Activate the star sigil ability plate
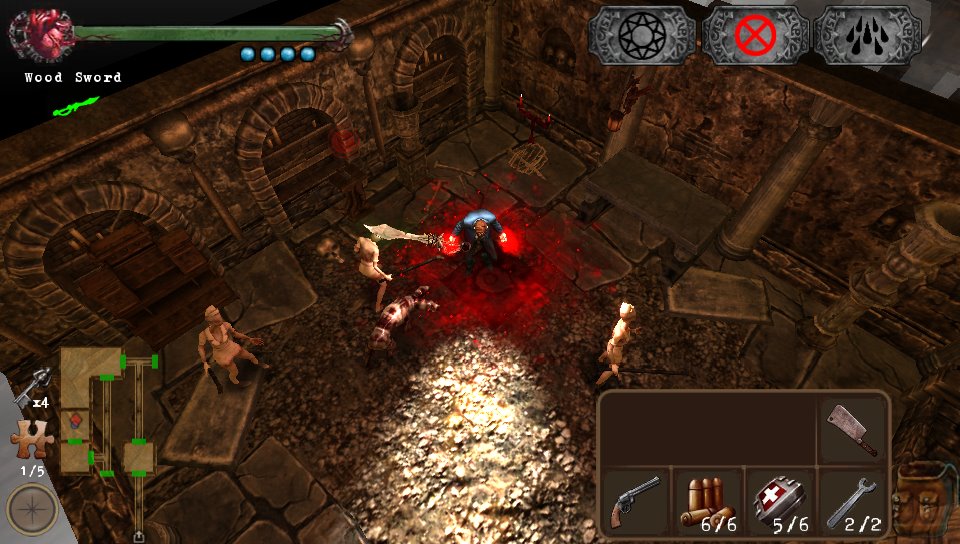This screenshot has height=544, width=960. tap(641, 36)
